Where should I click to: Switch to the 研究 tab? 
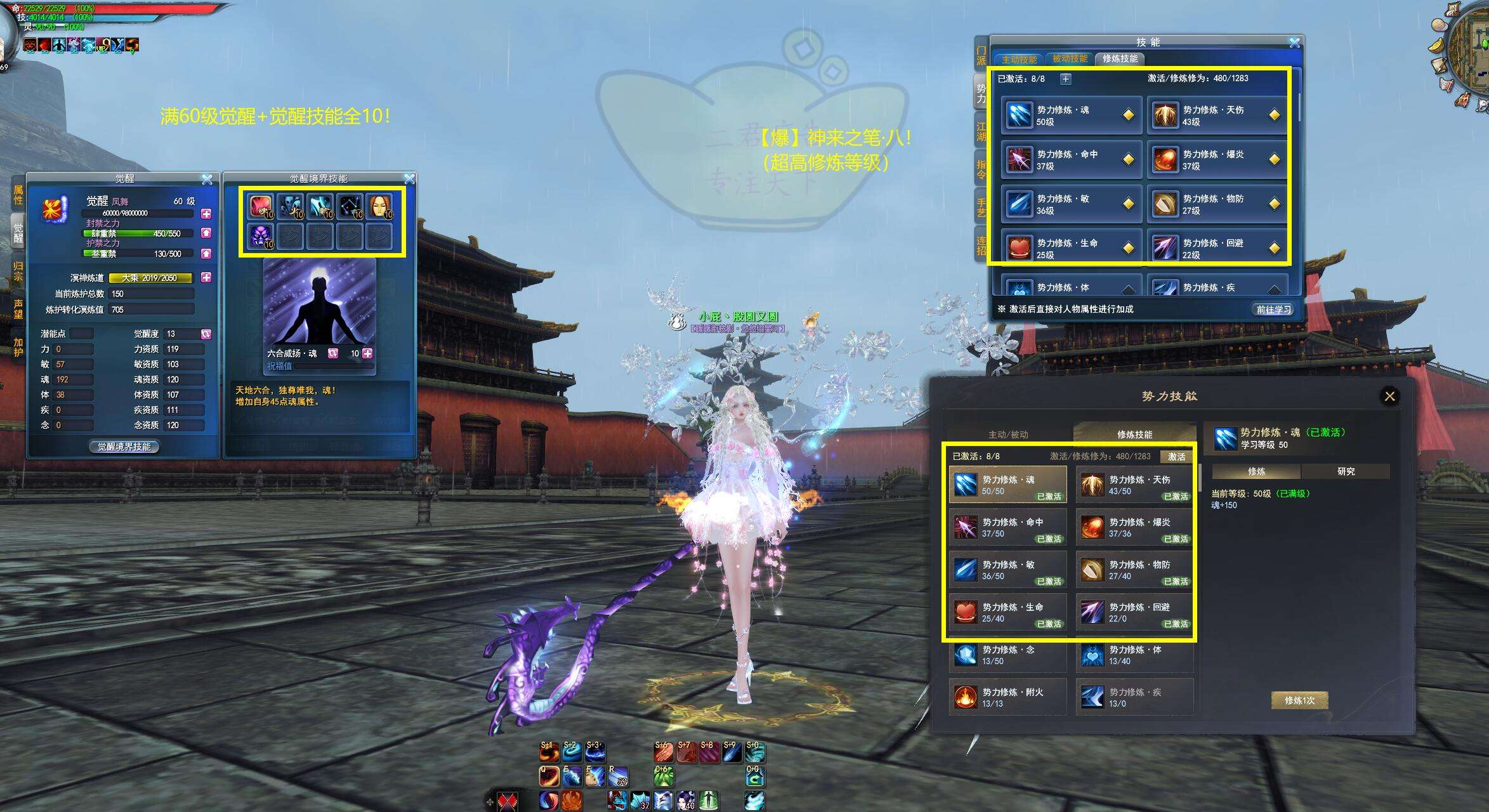1346,471
